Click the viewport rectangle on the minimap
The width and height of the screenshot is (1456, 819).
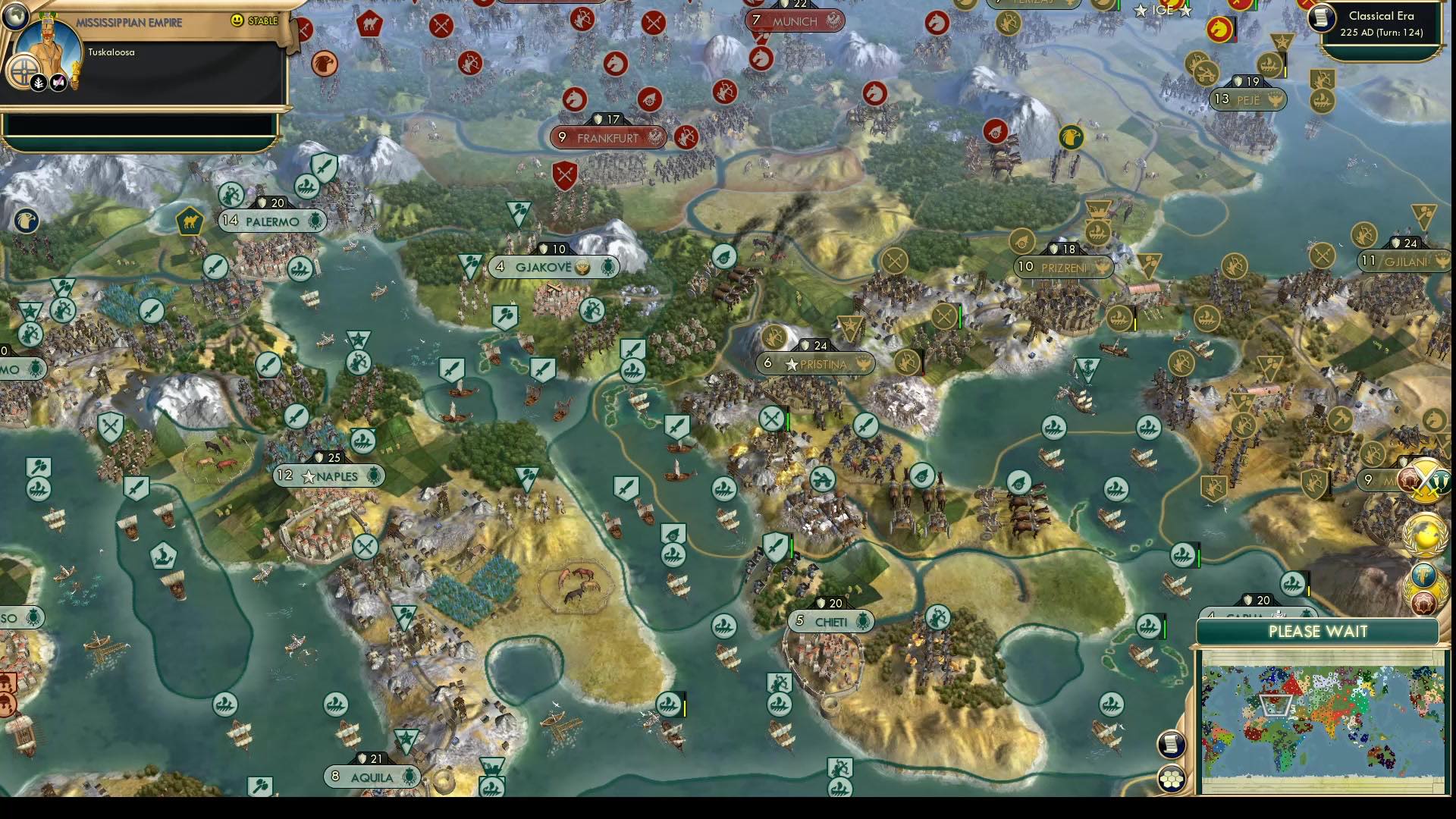point(1276,705)
